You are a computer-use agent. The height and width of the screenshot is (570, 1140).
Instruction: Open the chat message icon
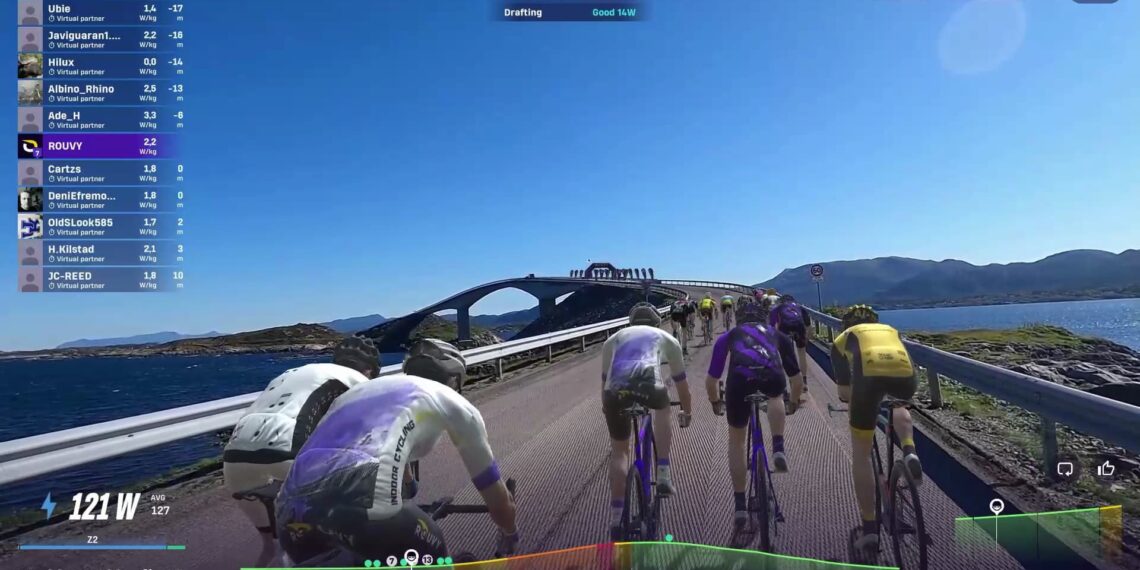coord(1065,468)
